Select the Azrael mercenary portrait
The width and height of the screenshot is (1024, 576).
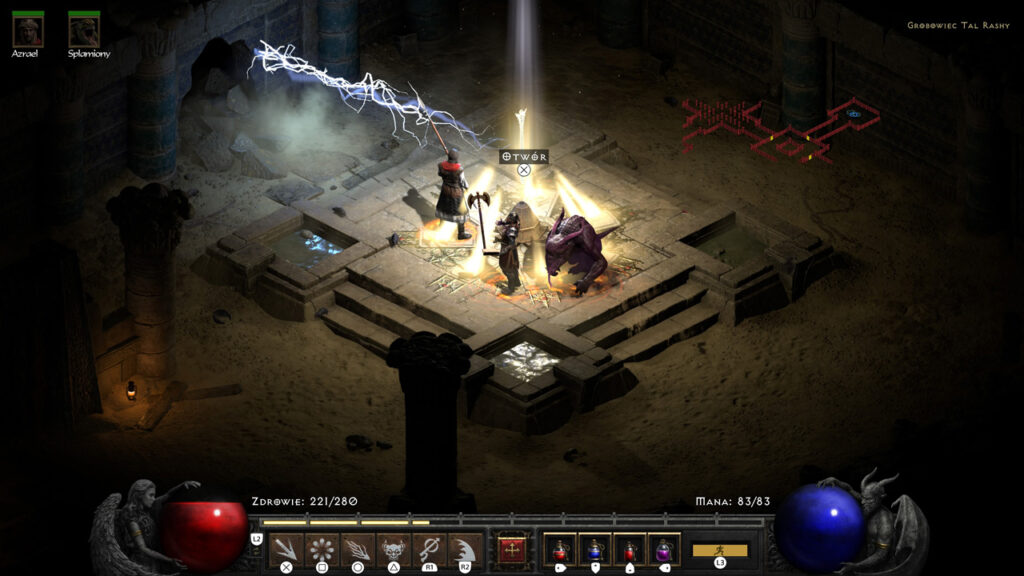point(28,31)
